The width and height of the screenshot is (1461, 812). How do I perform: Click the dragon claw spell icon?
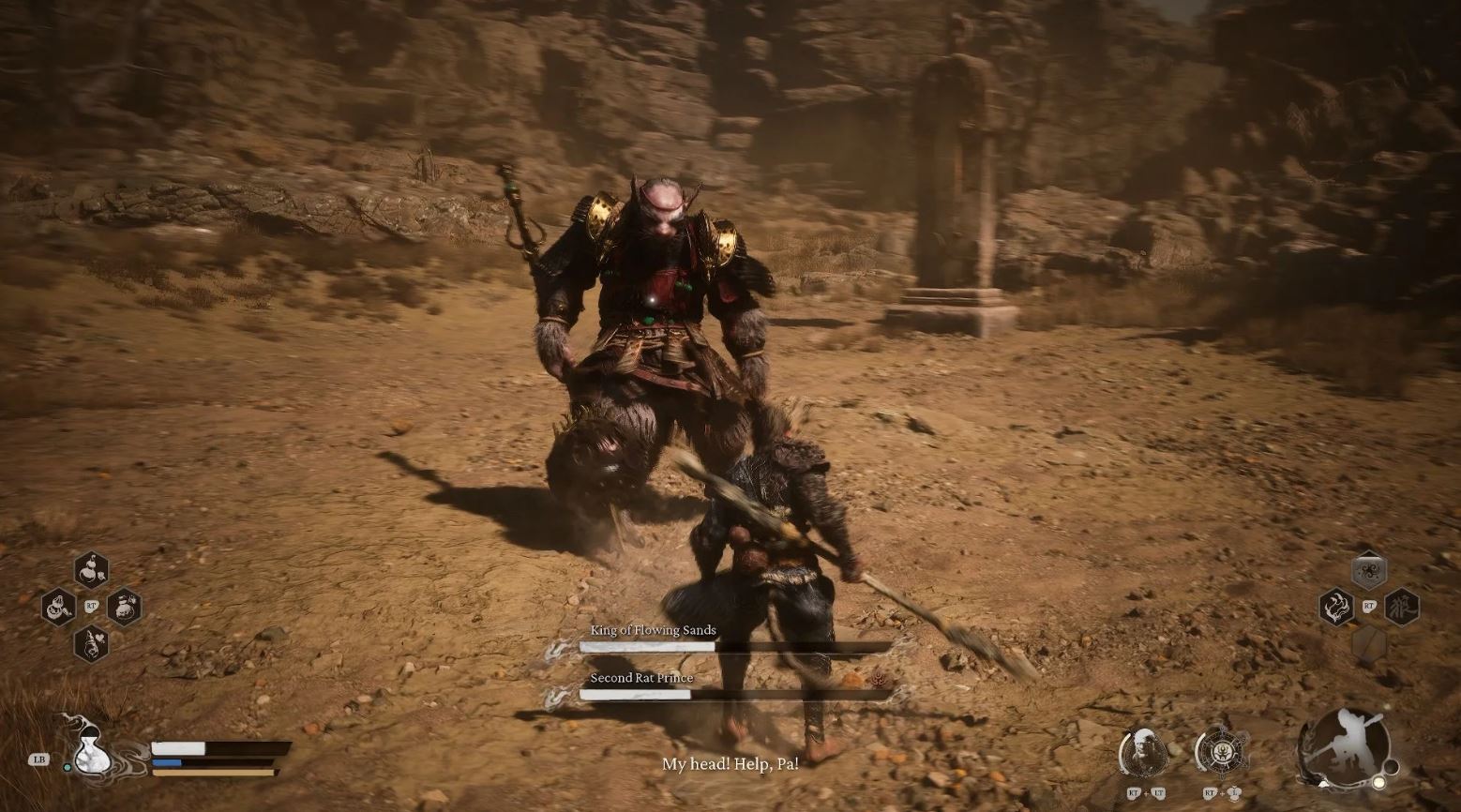(x=1337, y=607)
